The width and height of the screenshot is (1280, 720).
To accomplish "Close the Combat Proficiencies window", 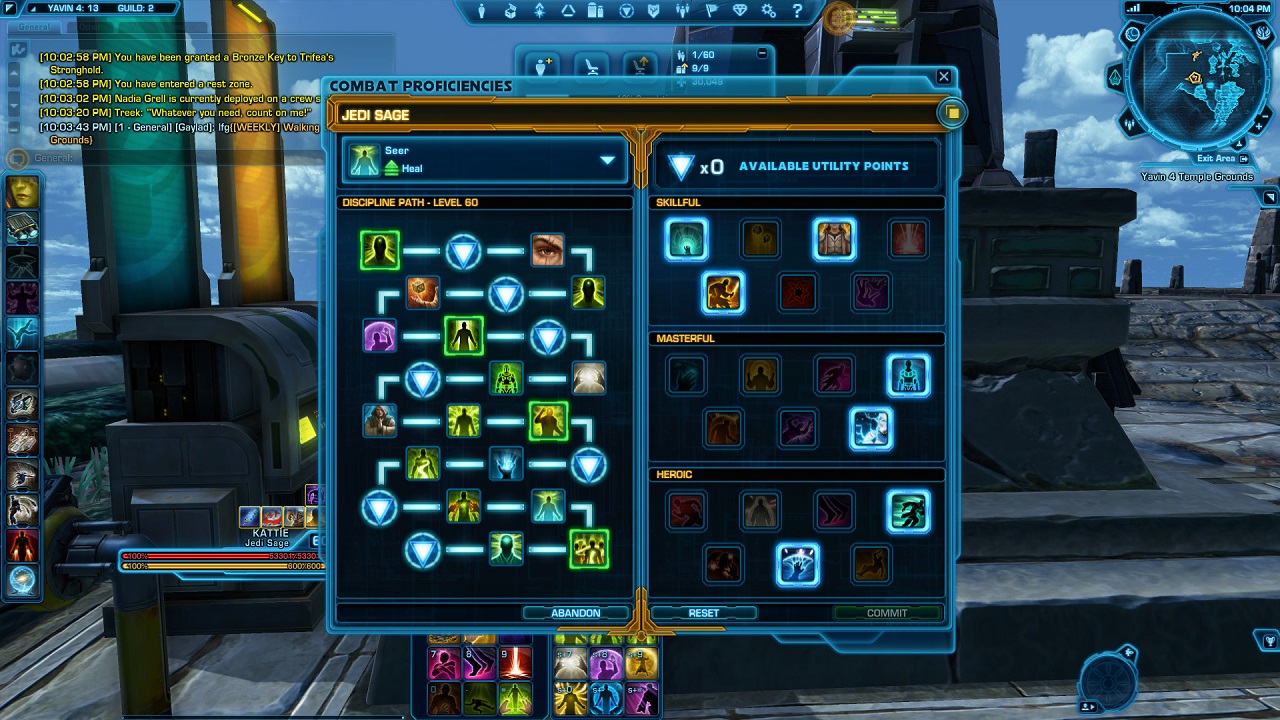I will tap(943, 77).
